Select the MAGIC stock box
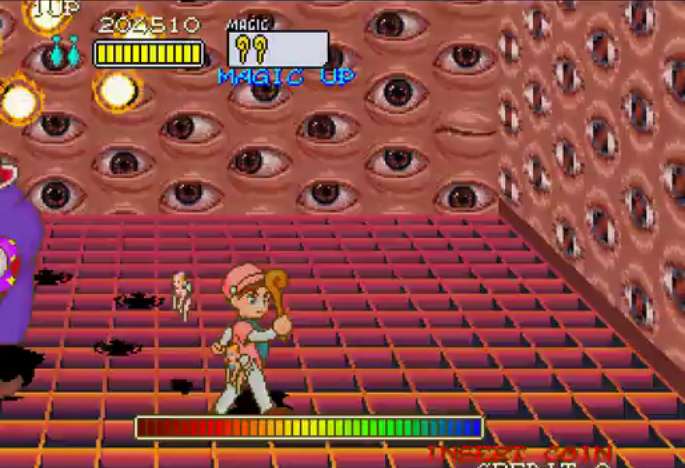 click(278, 48)
